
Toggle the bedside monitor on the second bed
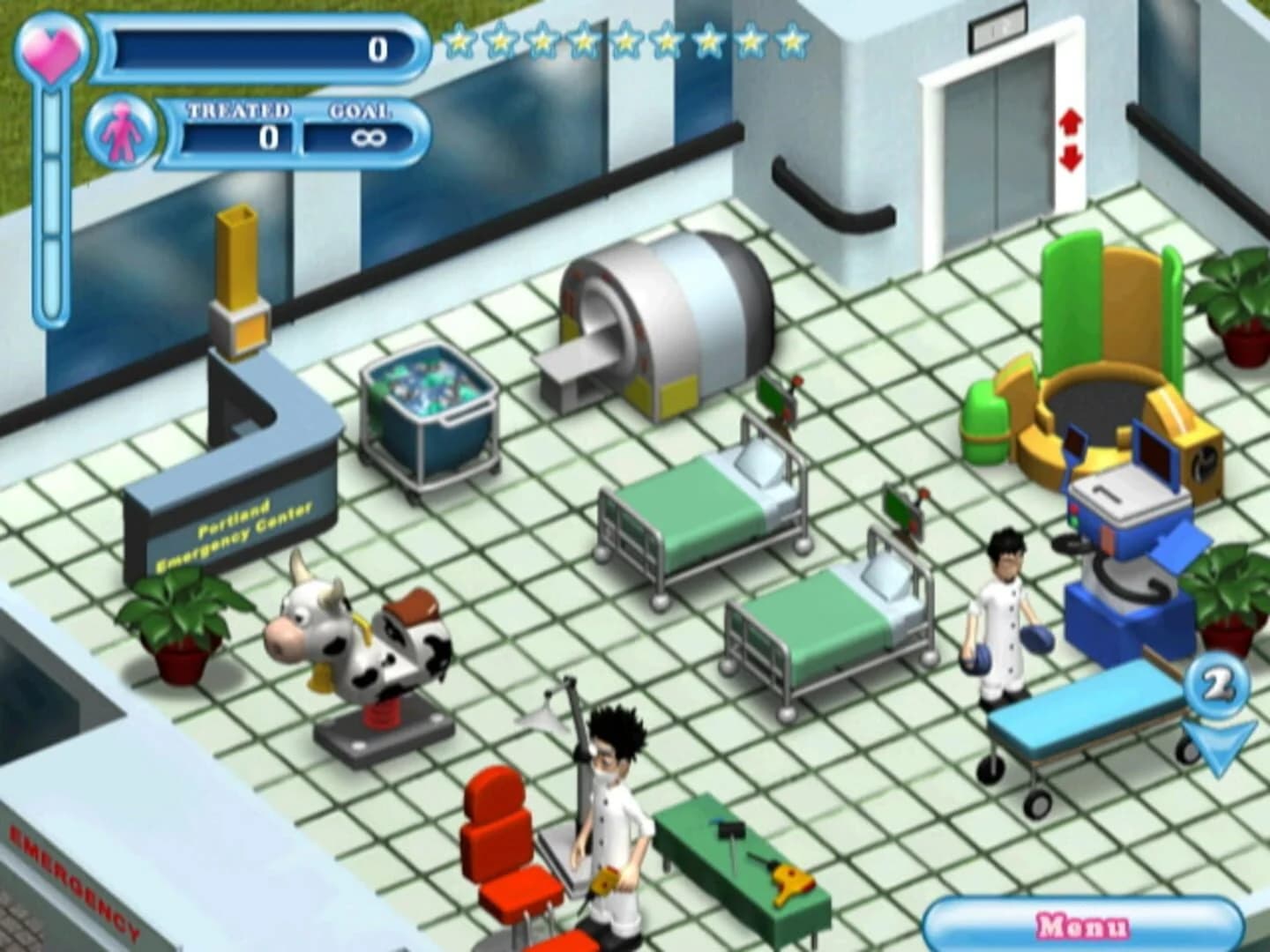tap(900, 511)
